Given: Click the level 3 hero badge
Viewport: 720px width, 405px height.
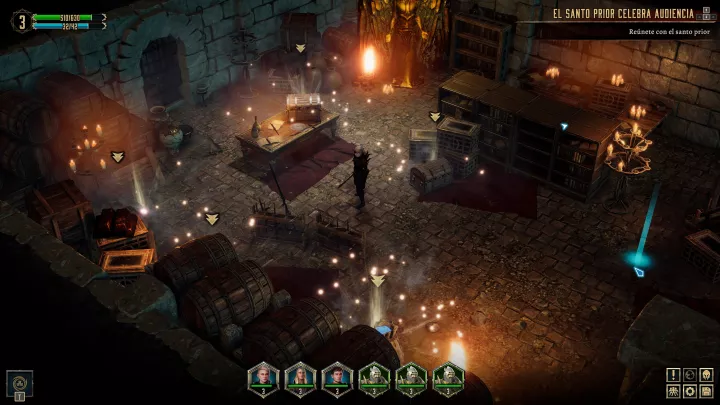Looking at the screenshot, I should [x=19, y=20].
